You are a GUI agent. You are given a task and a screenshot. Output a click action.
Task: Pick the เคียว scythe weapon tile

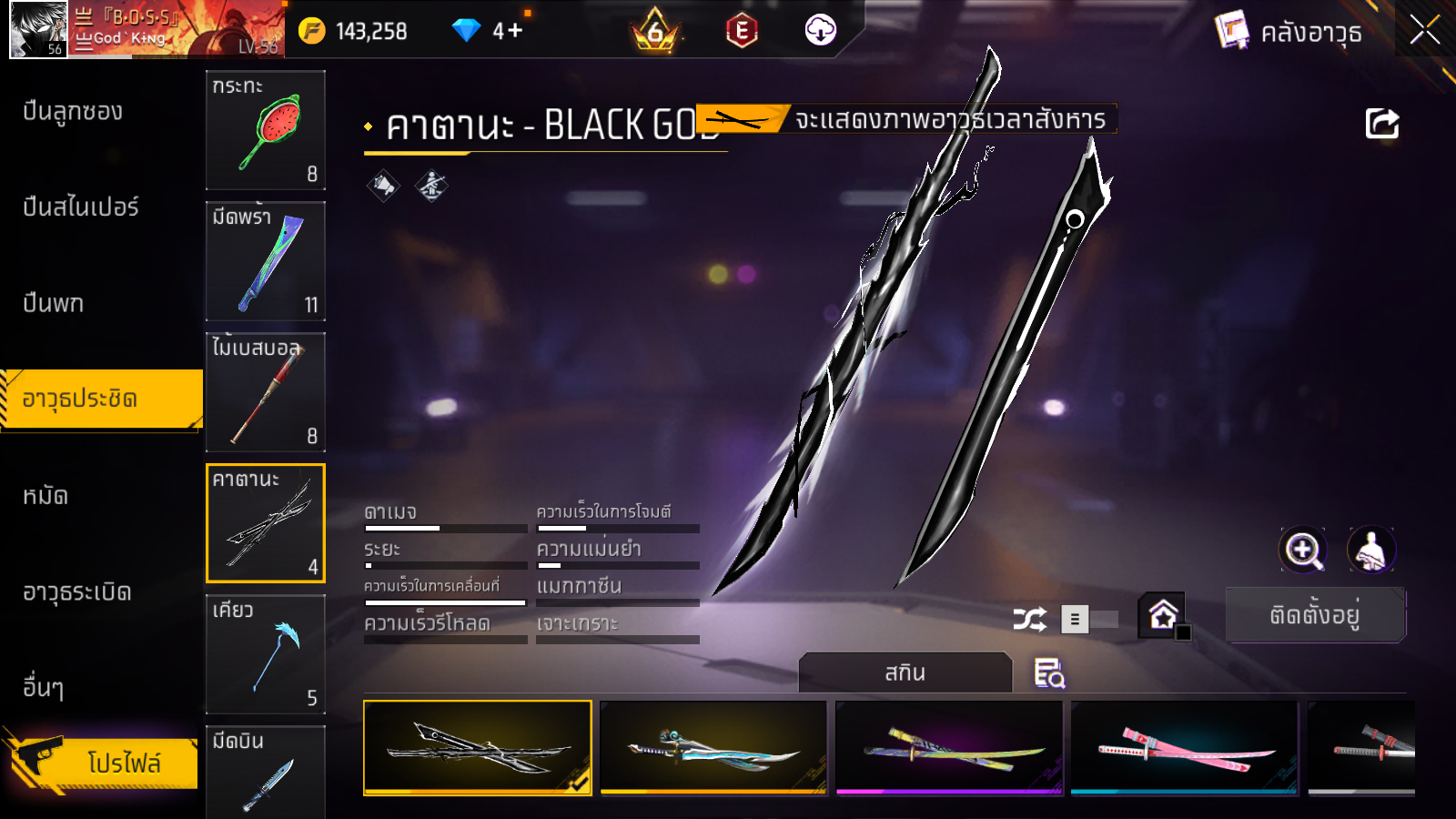pyautogui.click(x=266, y=654)
